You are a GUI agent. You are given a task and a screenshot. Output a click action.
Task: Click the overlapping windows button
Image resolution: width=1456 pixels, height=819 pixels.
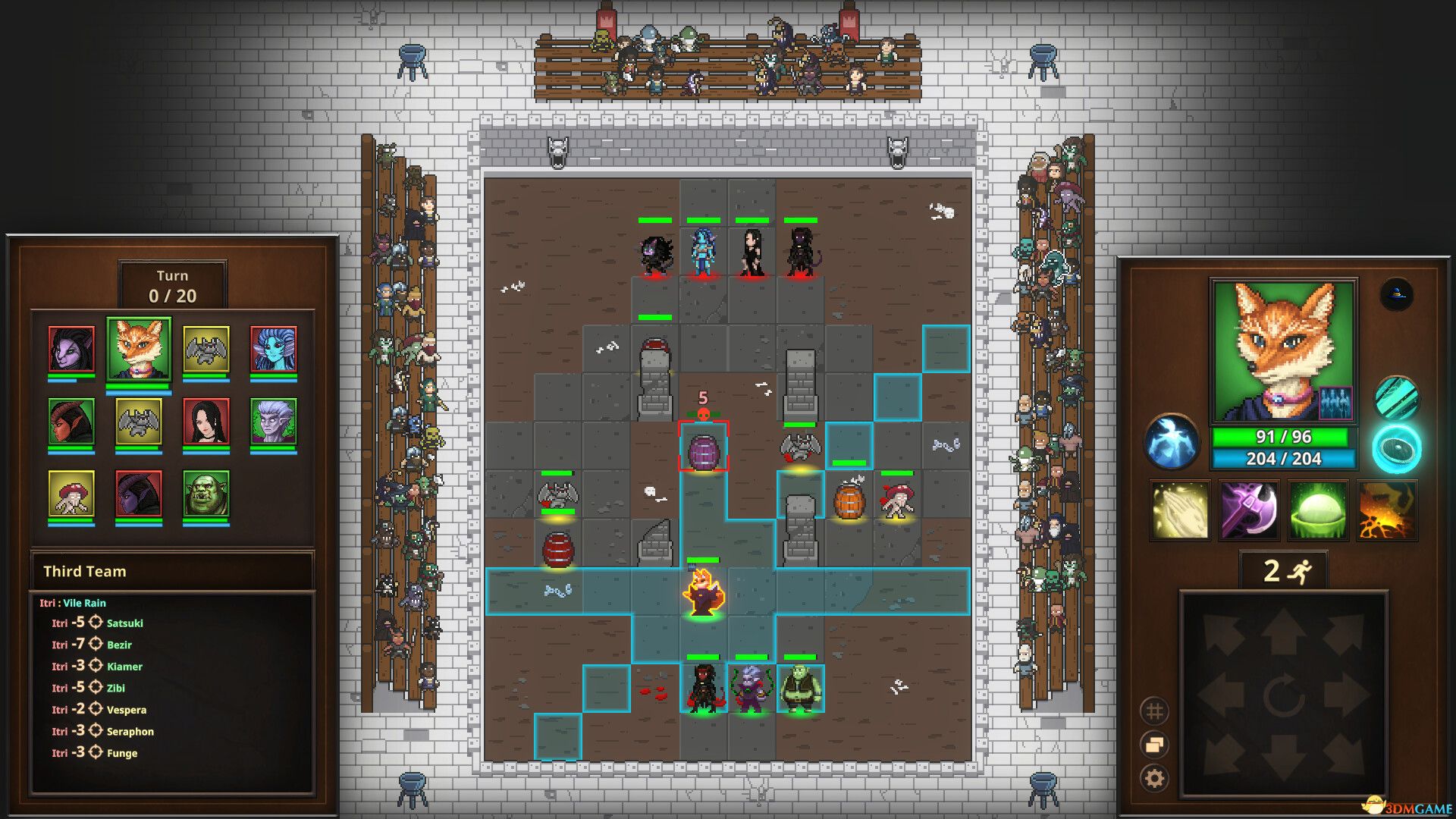1154,745
